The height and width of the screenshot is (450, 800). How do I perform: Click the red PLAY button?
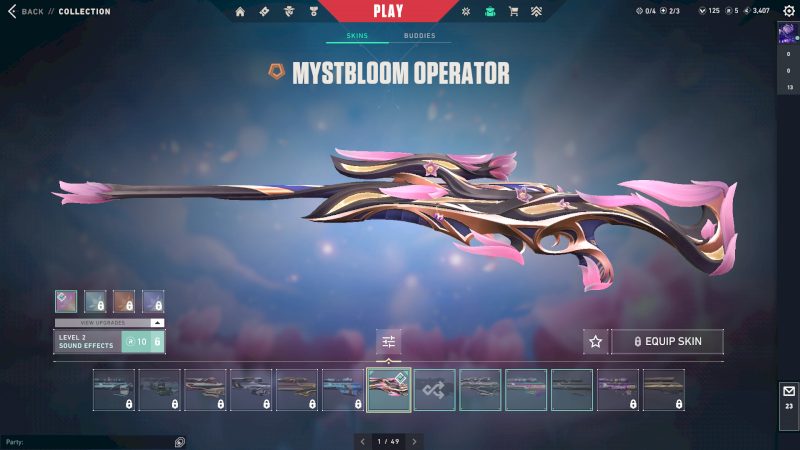click(x=388, y=11)
